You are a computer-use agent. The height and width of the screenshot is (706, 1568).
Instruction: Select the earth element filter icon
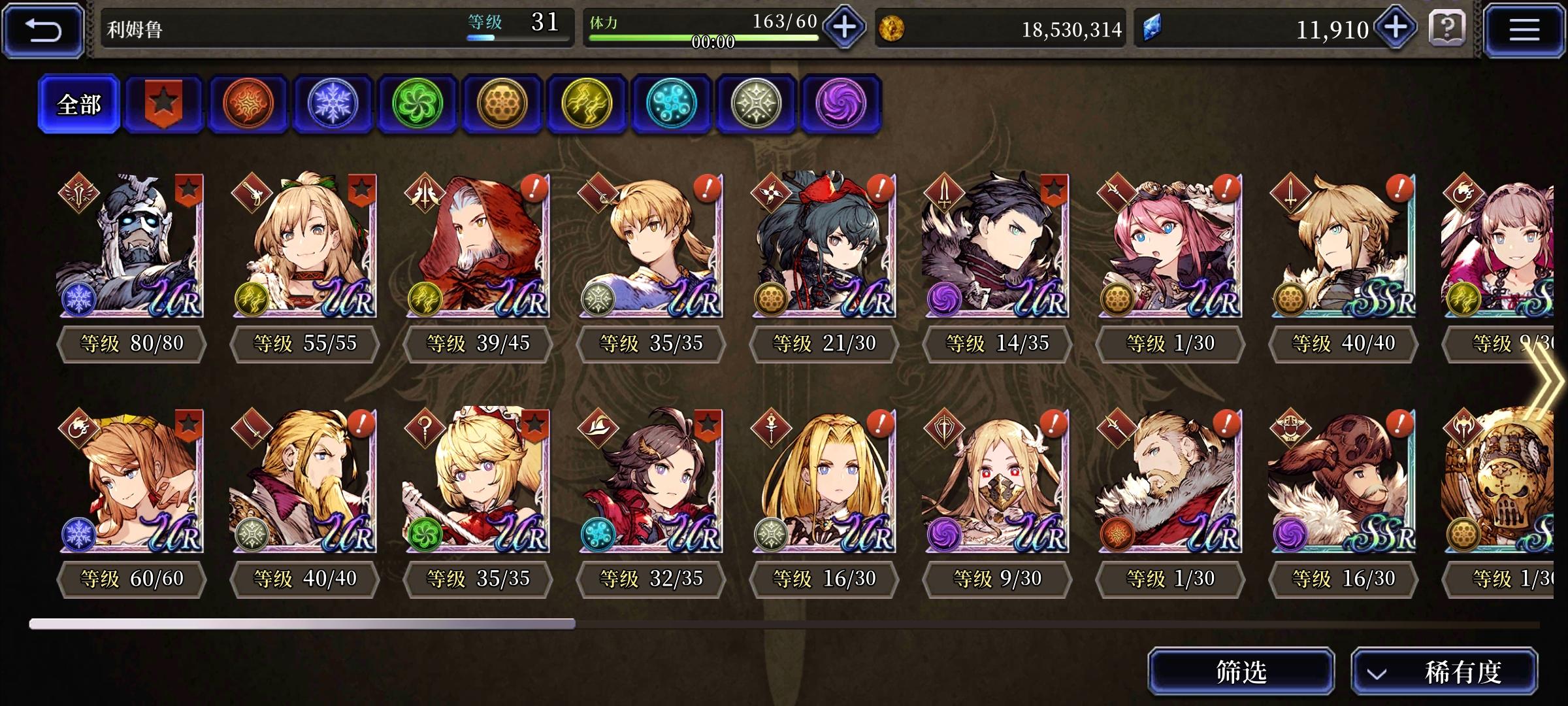point(502,105)
